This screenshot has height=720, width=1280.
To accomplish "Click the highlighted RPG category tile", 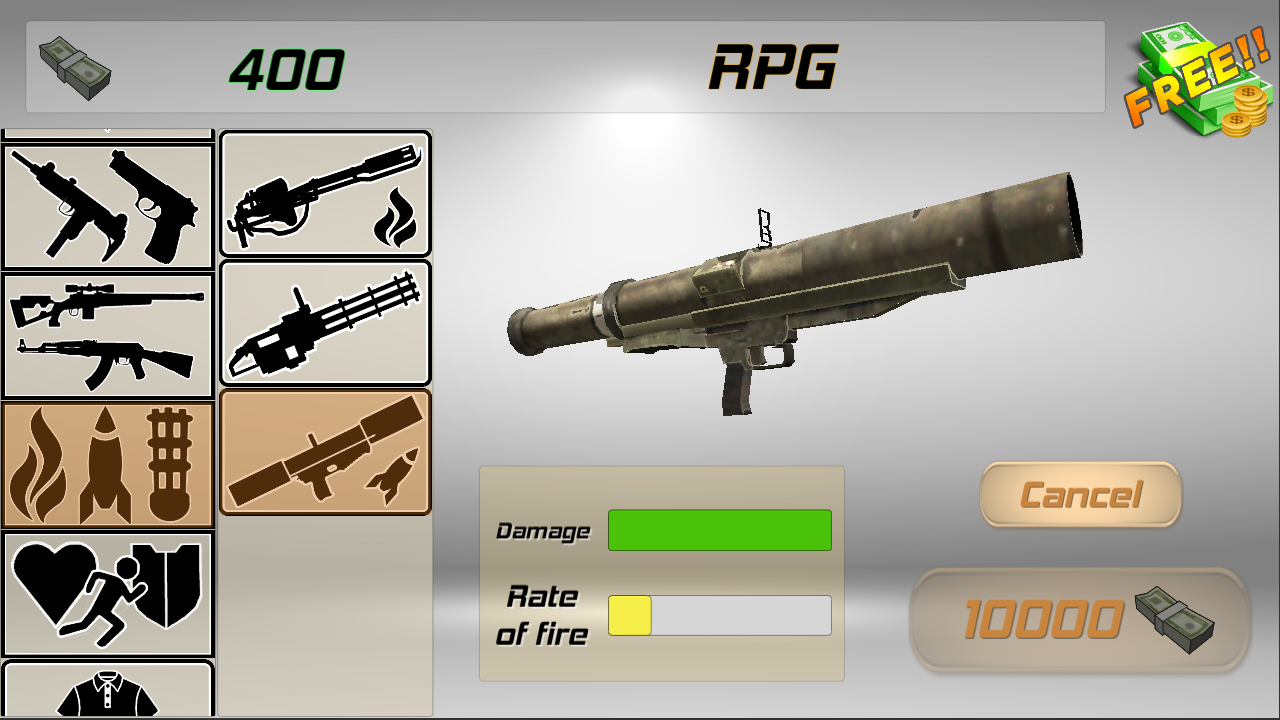I will (325, 450).
